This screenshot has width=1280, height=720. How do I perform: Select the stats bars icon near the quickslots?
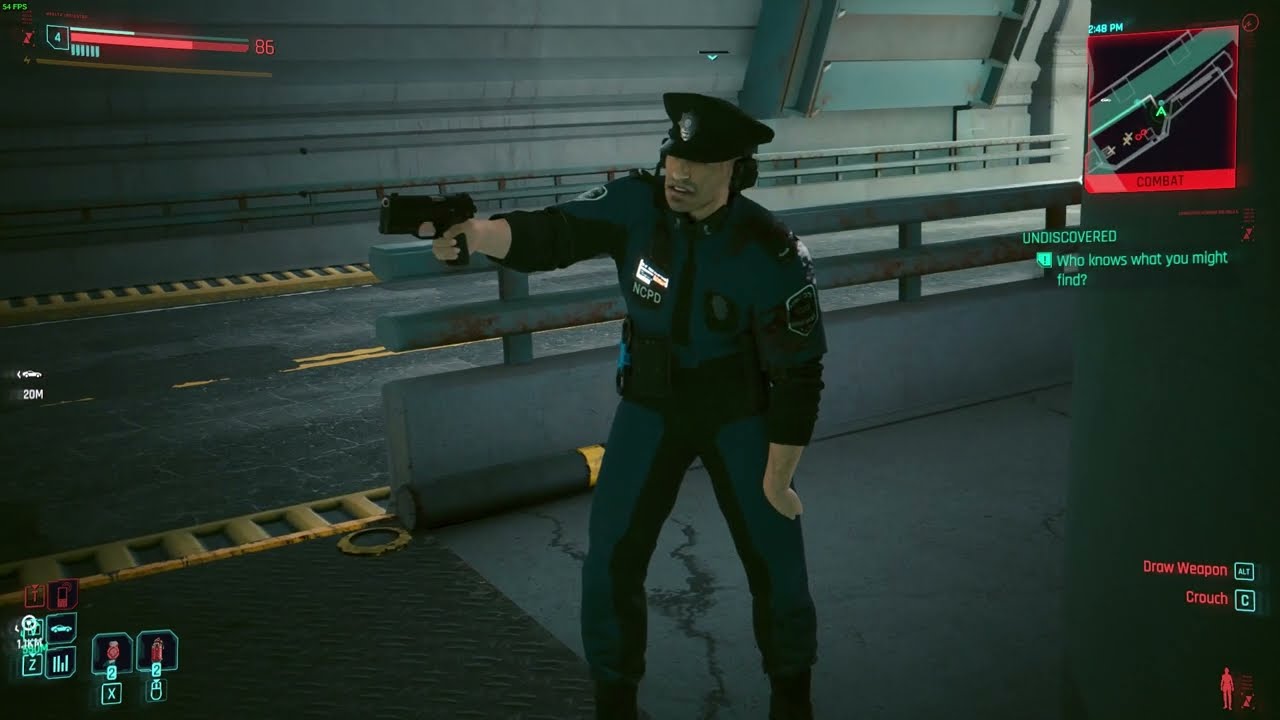[60, 663]
